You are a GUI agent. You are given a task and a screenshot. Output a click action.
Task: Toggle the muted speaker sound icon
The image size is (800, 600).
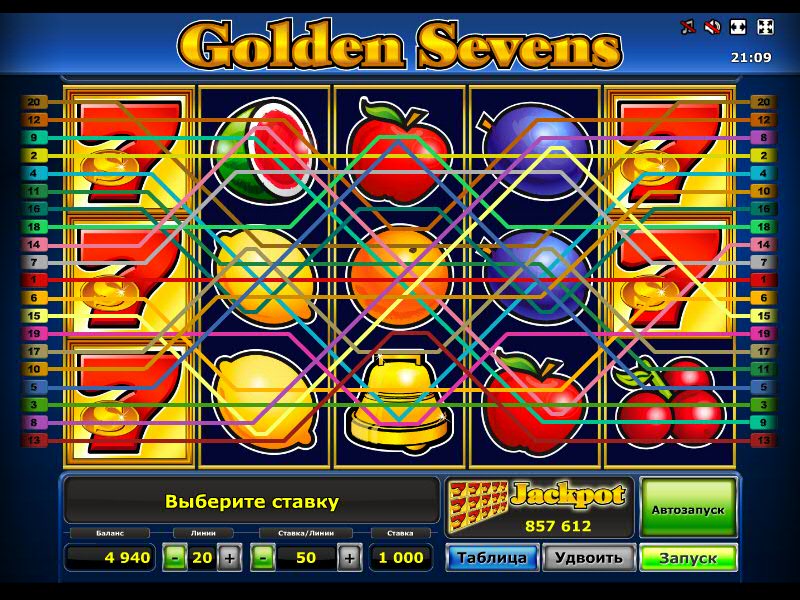click(x=713, y=27)
